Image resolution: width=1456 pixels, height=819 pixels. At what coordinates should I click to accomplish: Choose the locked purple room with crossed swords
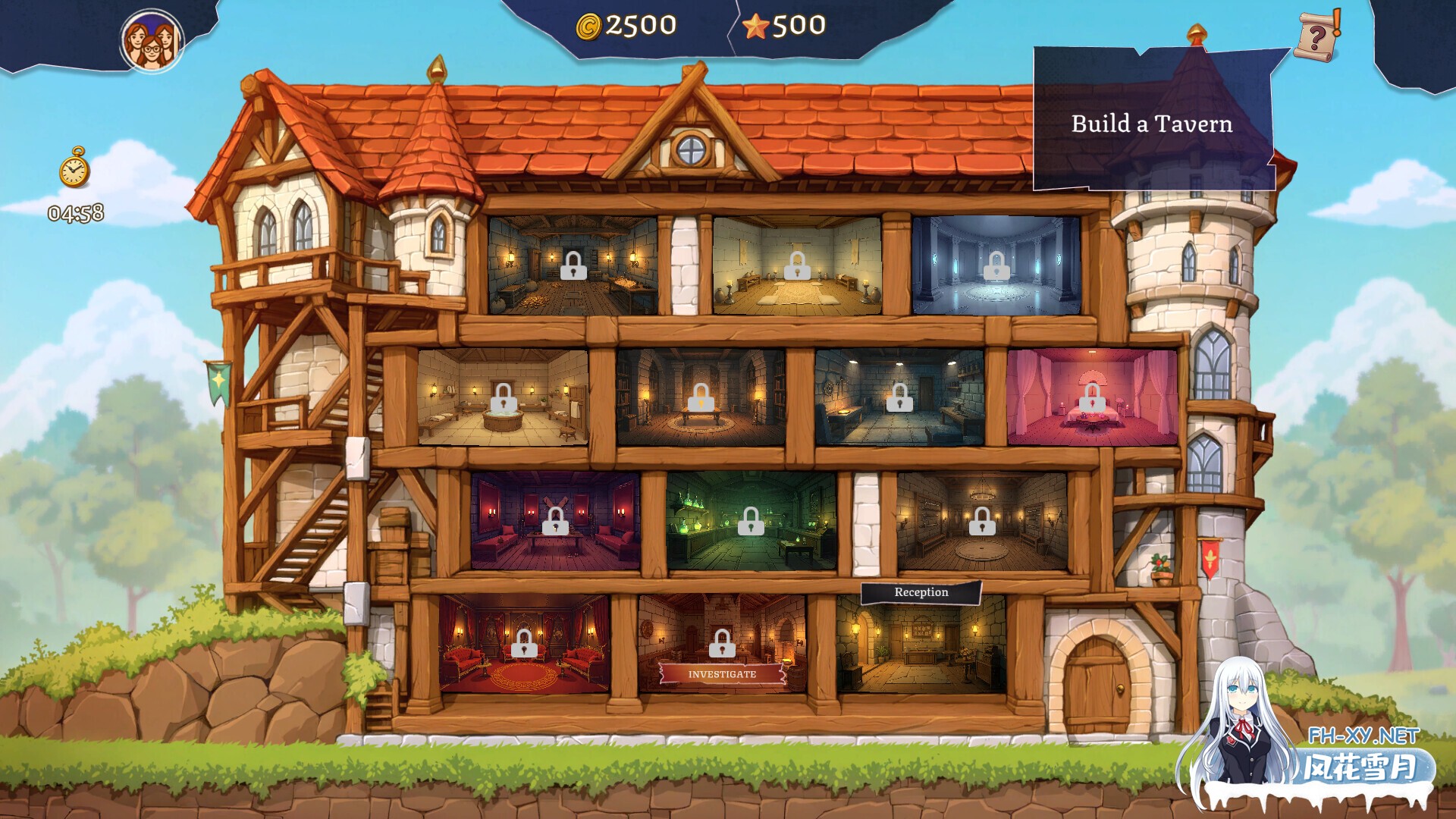555,520
